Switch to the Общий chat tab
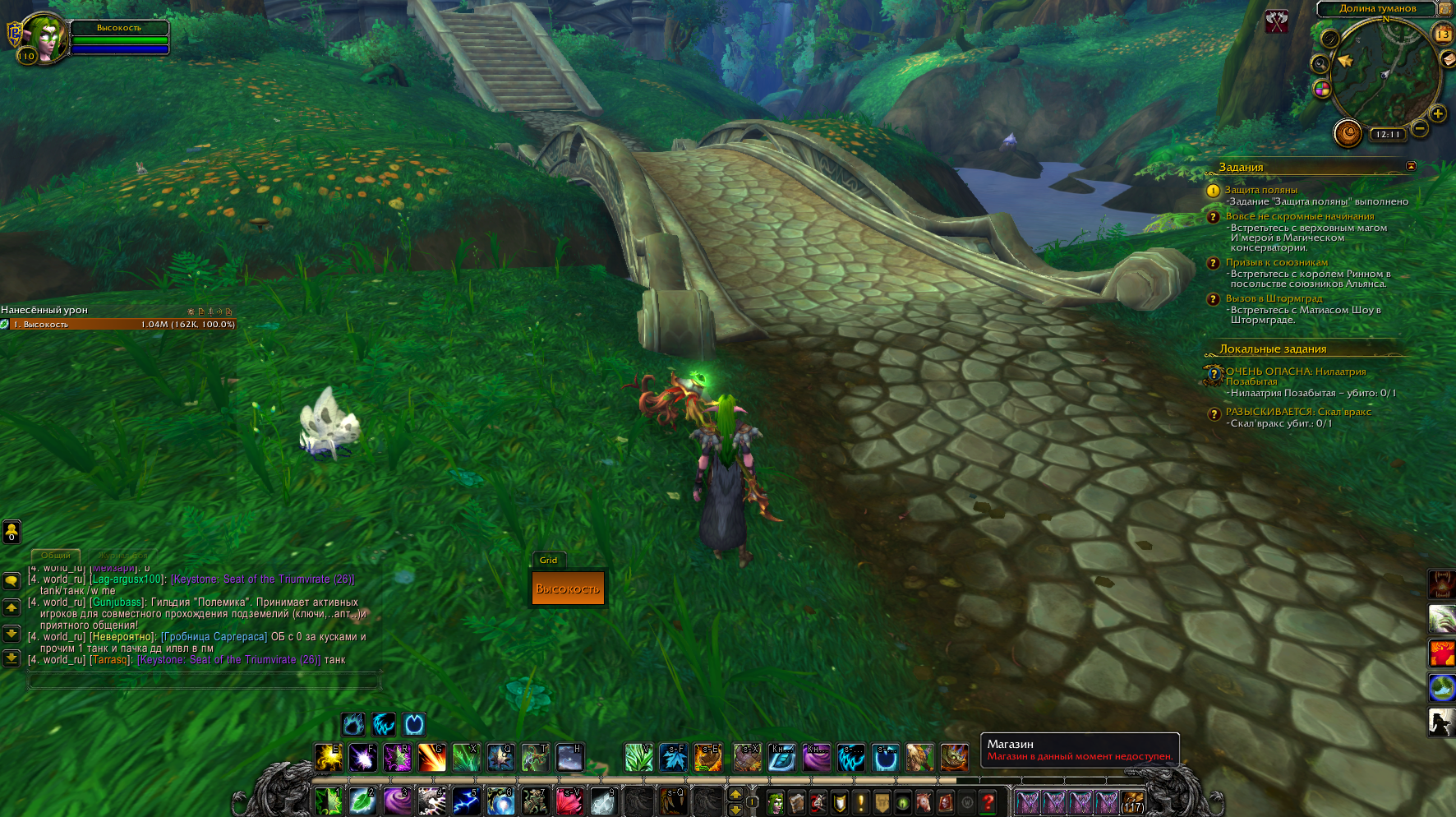 tap(56, 556)
